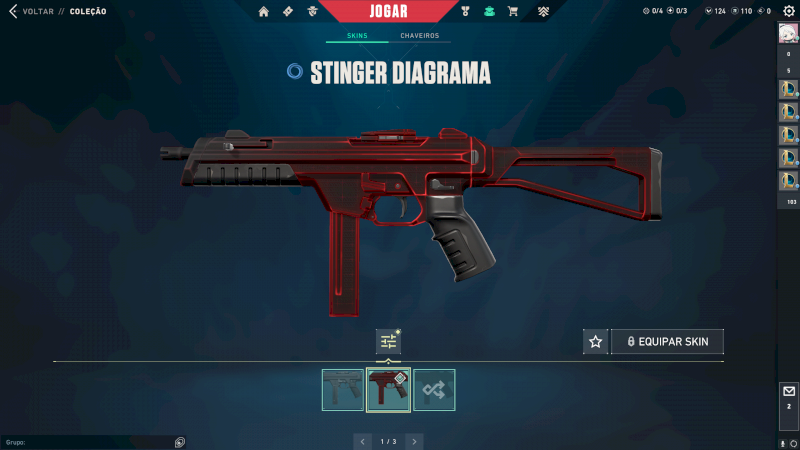Open the store shopping cart icon
Viewport: 800px width, 450px height.
[513, 11]
